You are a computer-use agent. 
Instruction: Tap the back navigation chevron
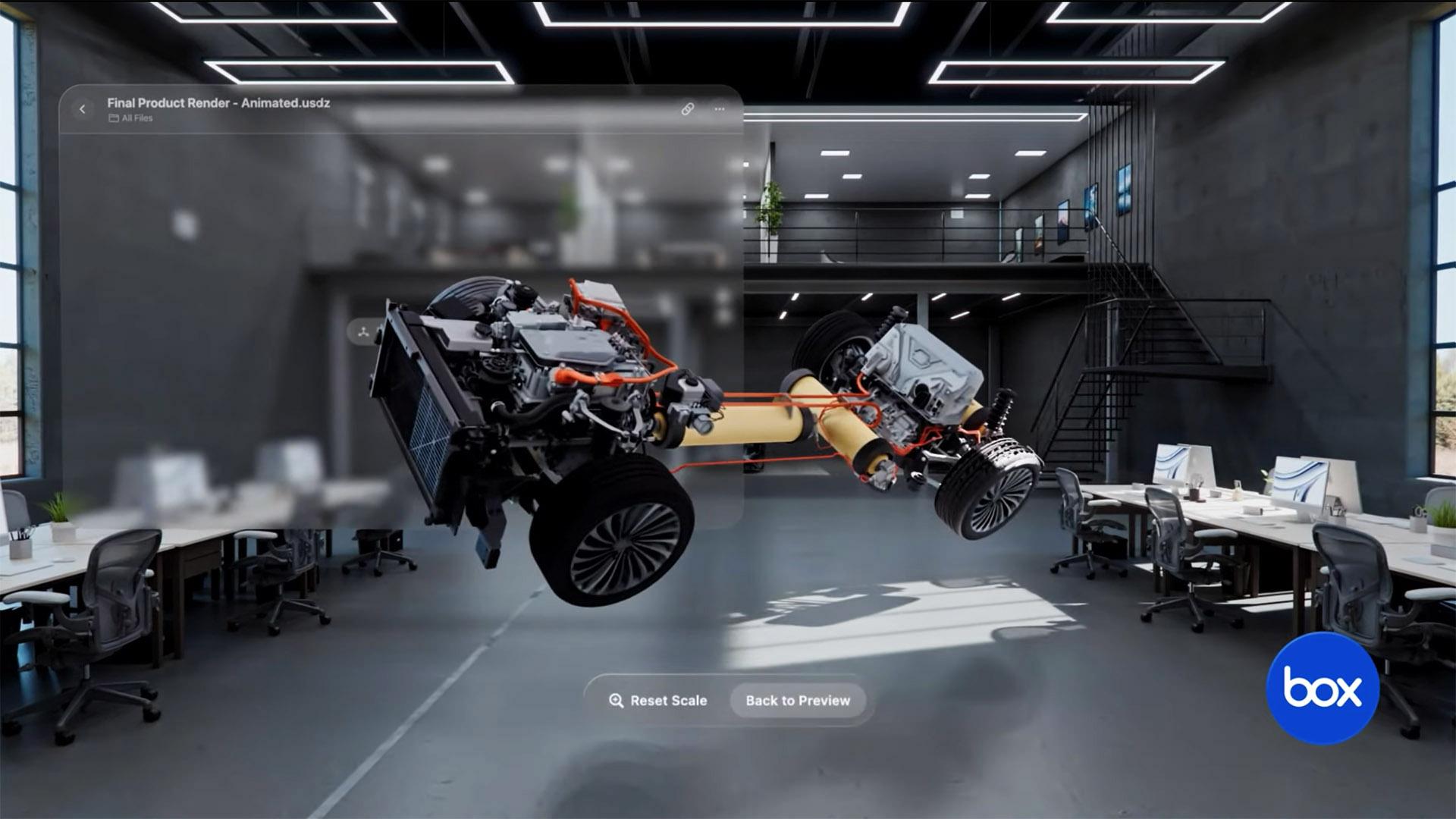point(81,108)
